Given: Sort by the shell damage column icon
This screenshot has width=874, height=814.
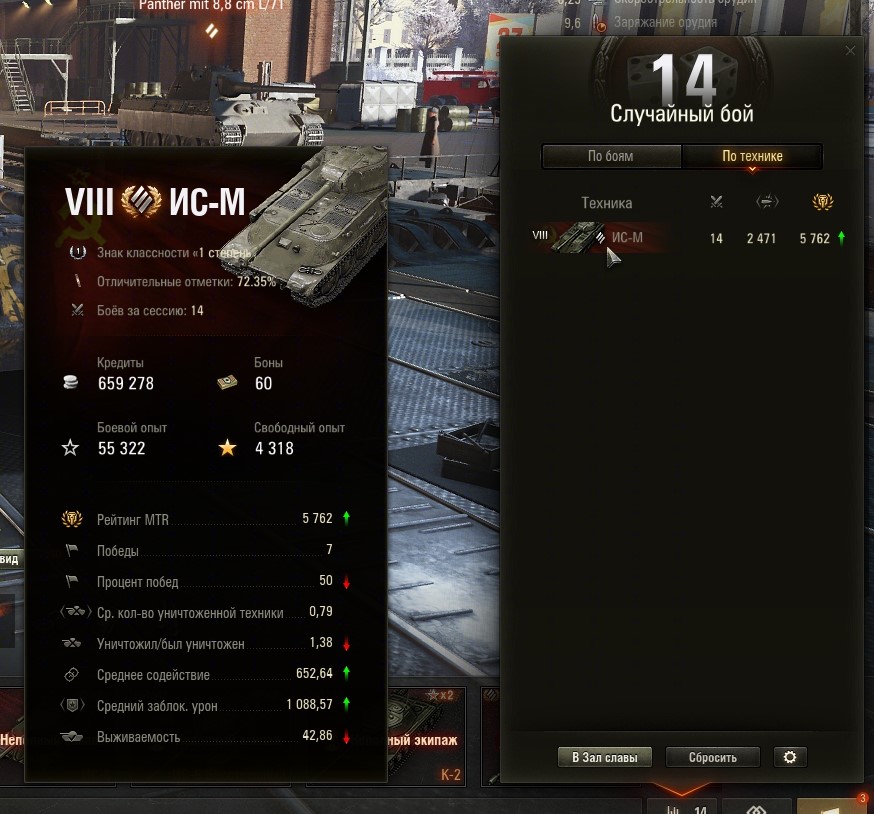Looking at the screenshot, I should click(767, 202).
